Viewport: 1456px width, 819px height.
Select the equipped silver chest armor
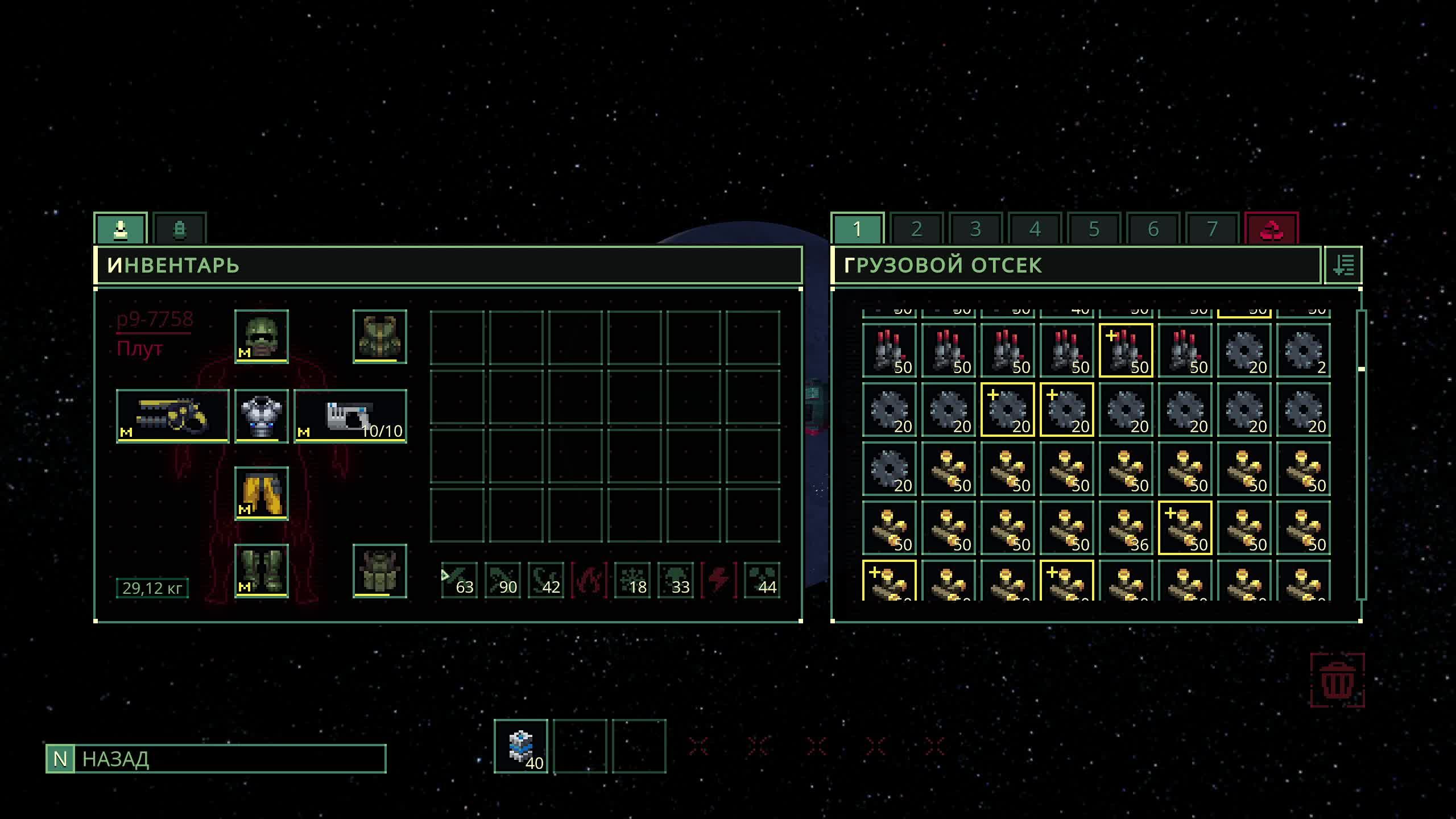[x=262, y=416]
